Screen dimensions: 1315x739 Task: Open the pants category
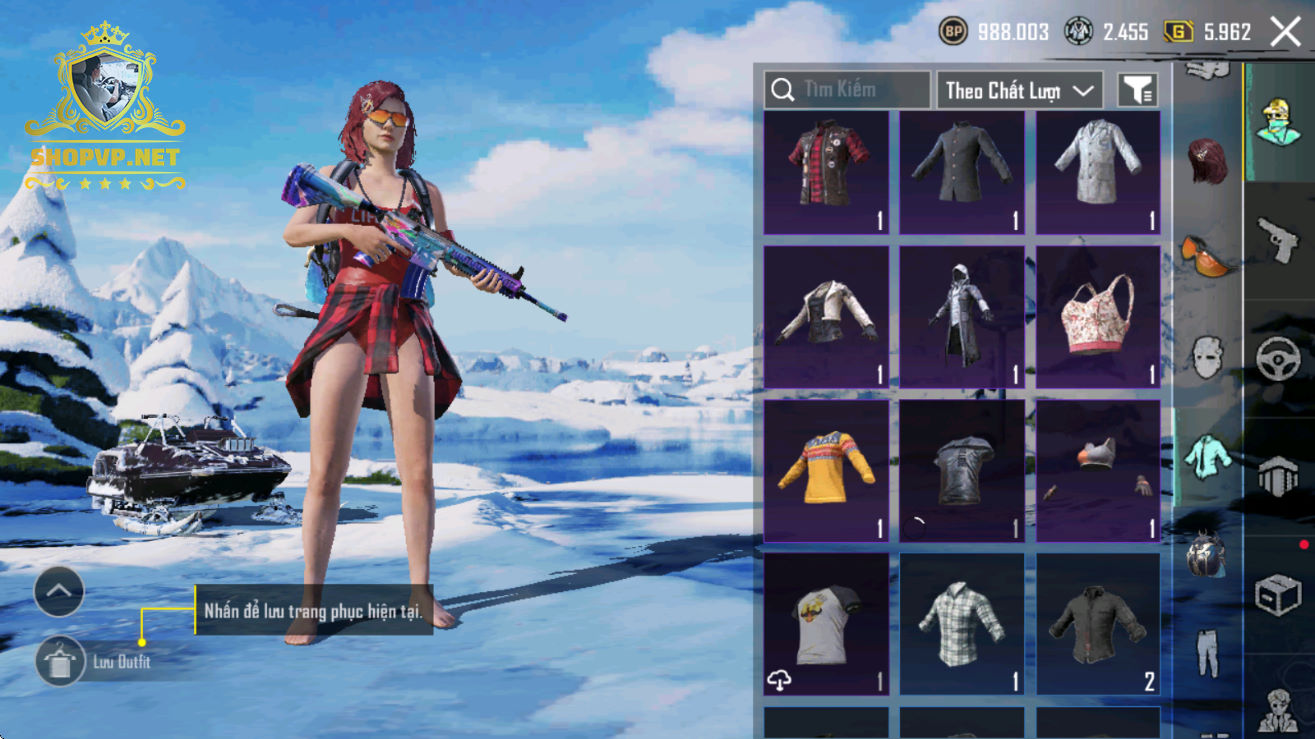[x=1207, y=652]
